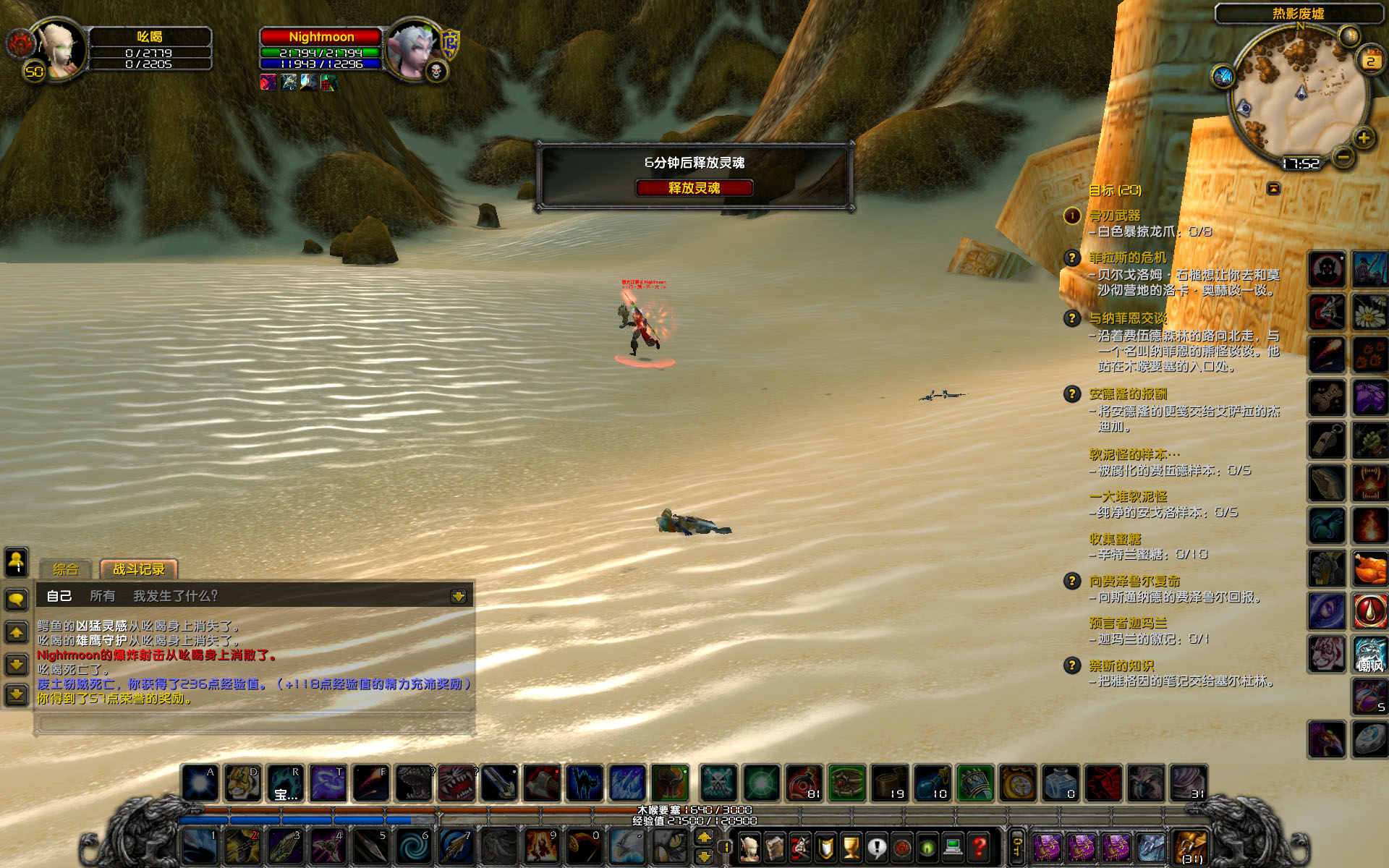Image resolution: width=1389 pixels, height=868 pixels.
Task: Select the 菲拉斯的危机 quest in tracker
Action: click(1128, 258)
